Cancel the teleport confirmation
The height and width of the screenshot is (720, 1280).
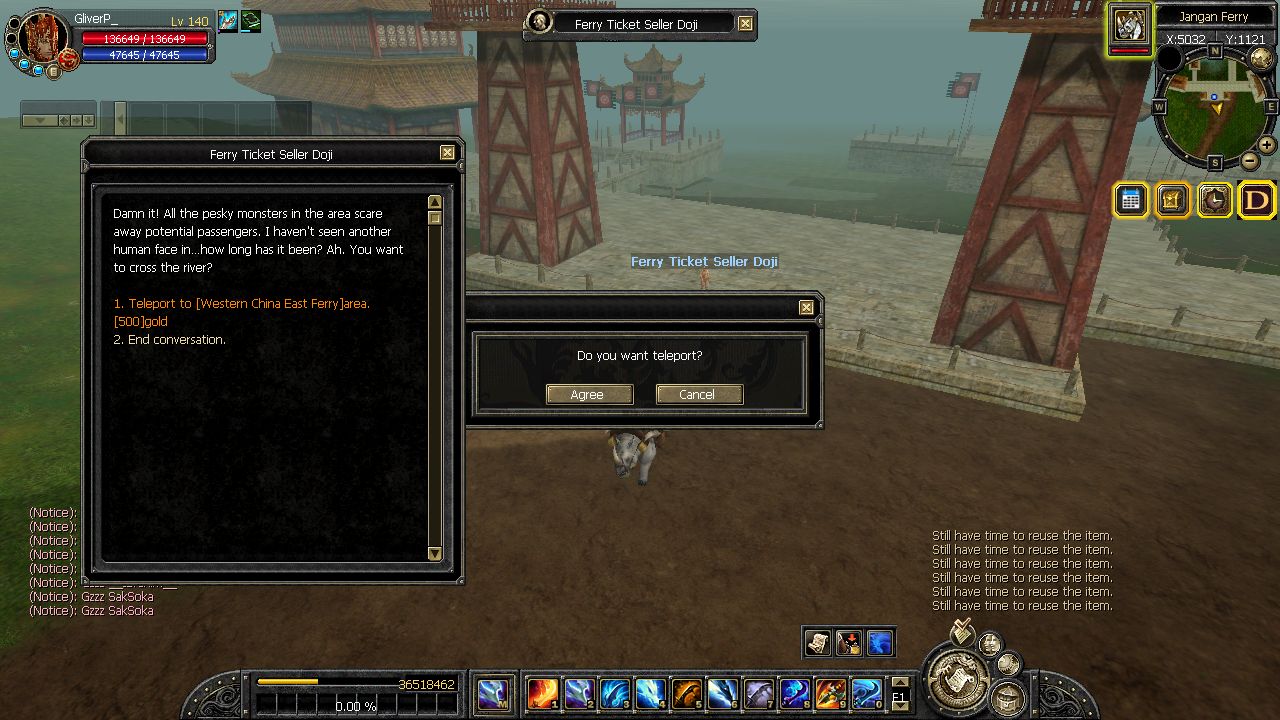(x=699, y=394)
